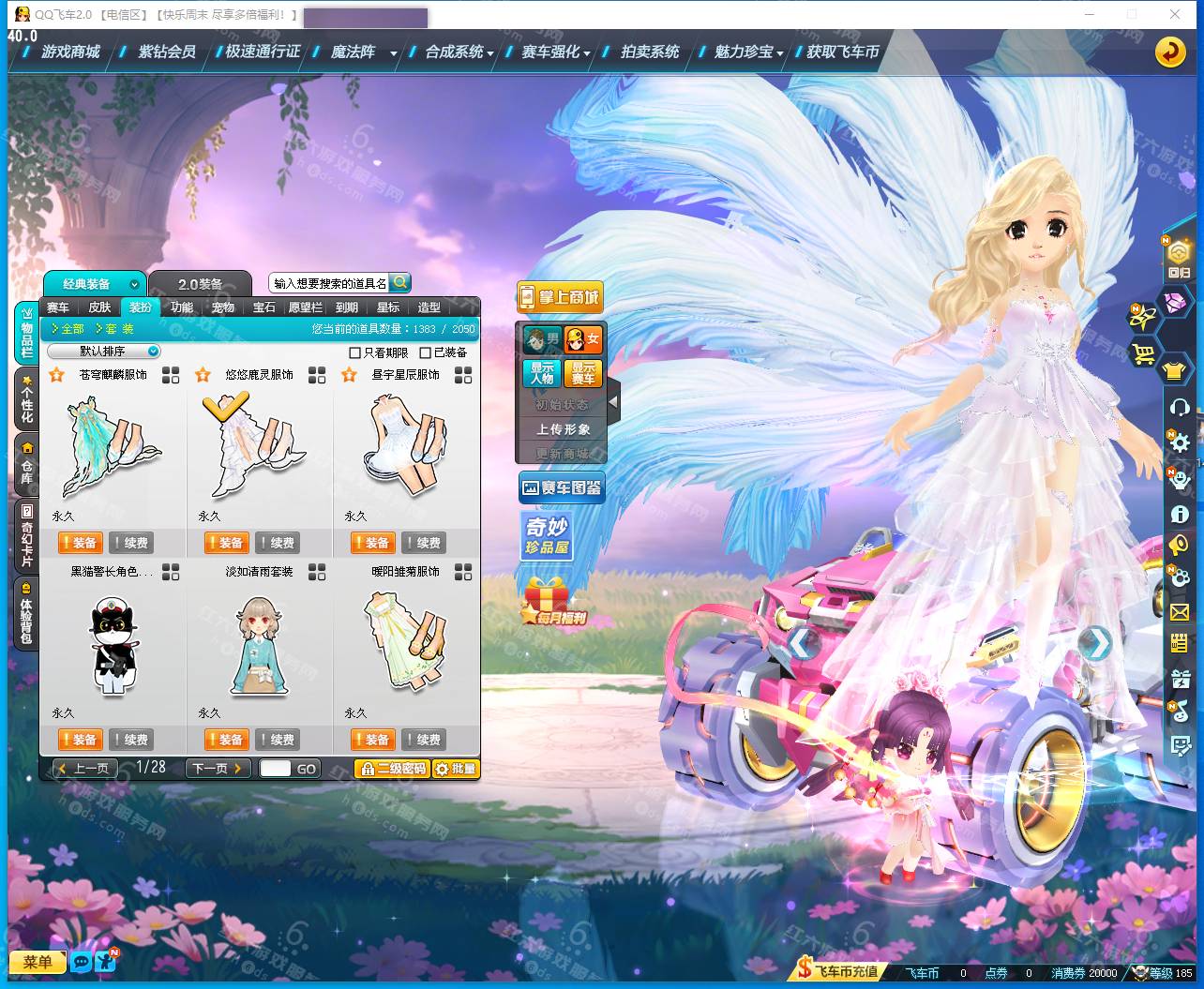Image resolution: width=1204 pixels, height=989 pixels.
Task: Click the 批量 batch button
Action: pyautogui.click(x=455, y=769)
